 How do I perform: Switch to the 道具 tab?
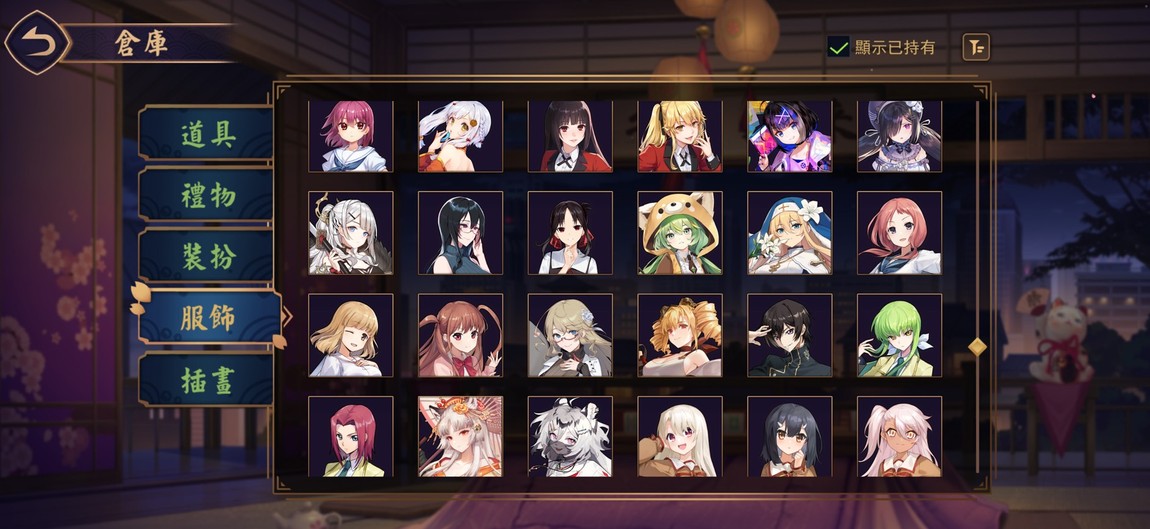[x=207, y=134]
